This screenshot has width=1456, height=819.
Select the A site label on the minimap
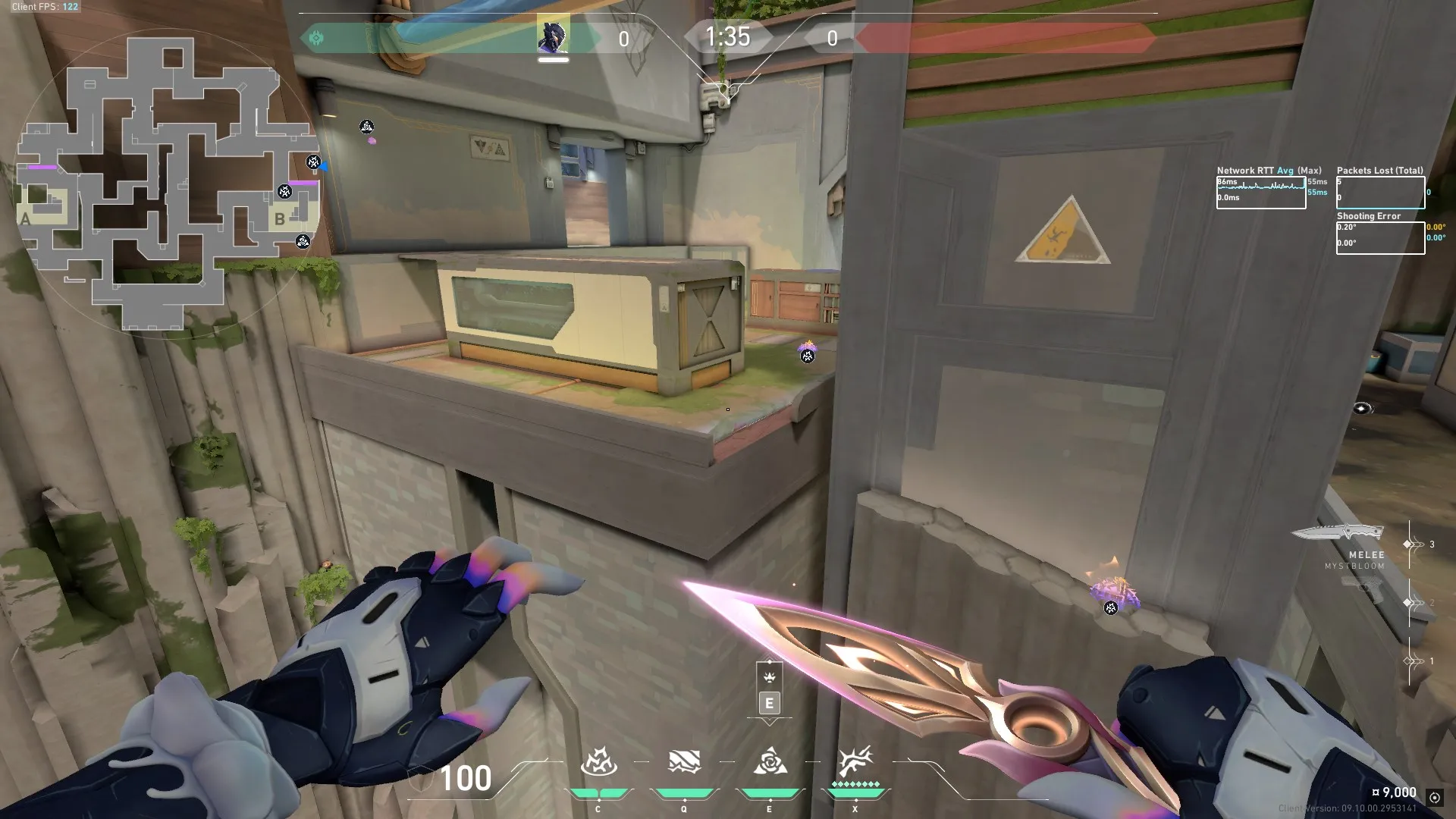tap(27, 219)
